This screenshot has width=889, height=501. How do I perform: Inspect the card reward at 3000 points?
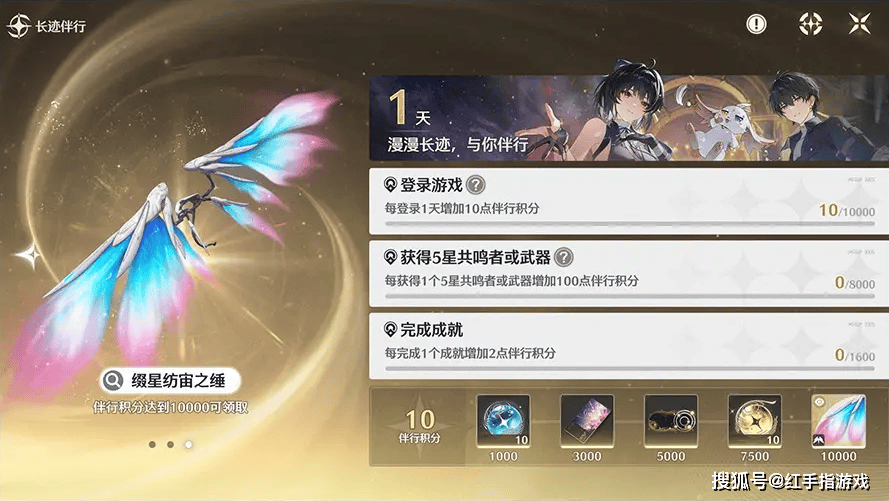pos(587,420)
